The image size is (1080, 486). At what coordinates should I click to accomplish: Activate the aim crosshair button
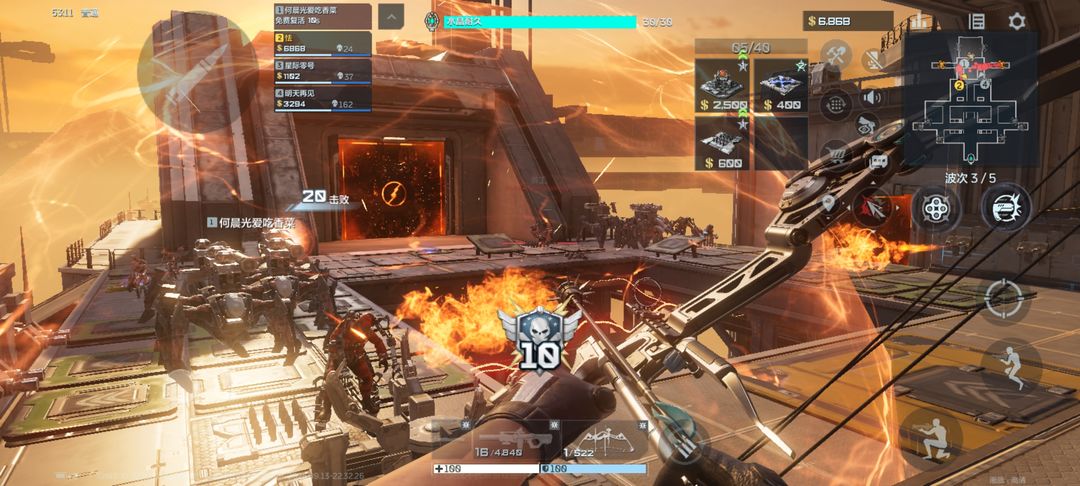coord(1005,297)
